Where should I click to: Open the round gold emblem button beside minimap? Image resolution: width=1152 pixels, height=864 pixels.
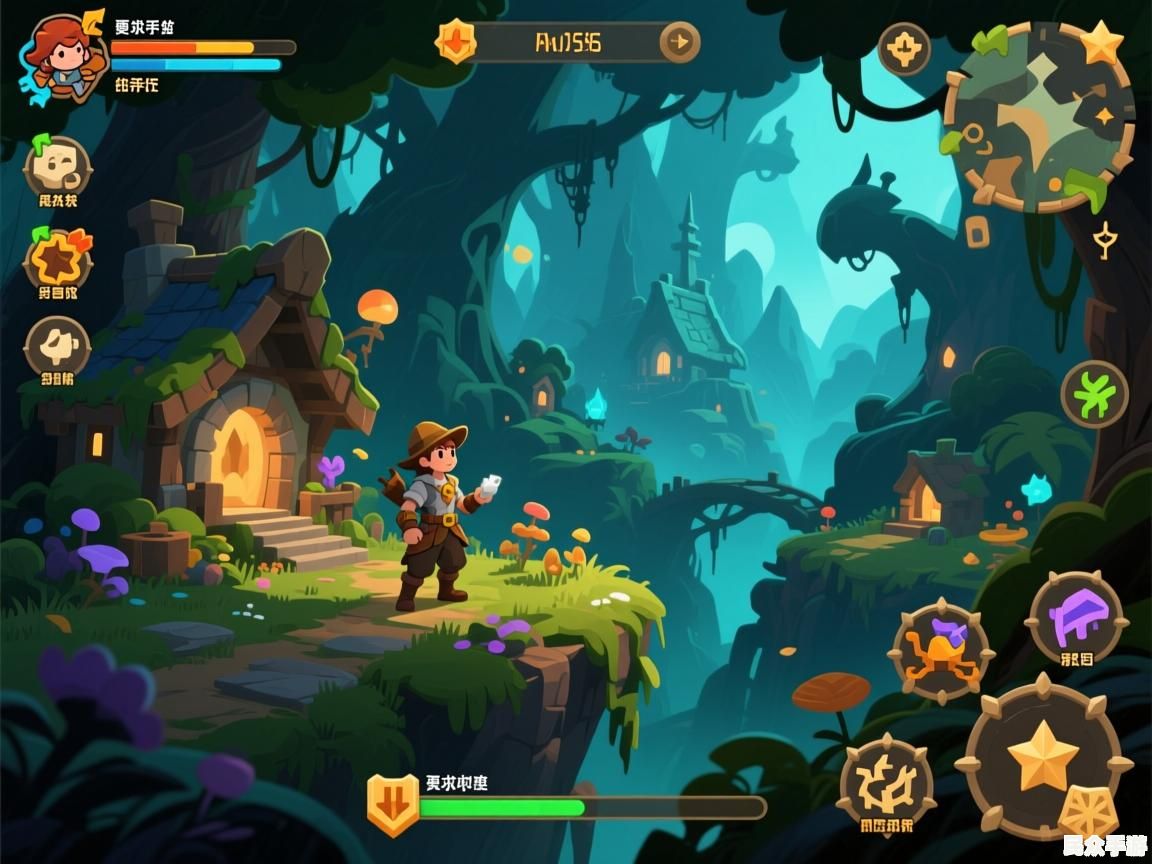[x=904, y=48]
